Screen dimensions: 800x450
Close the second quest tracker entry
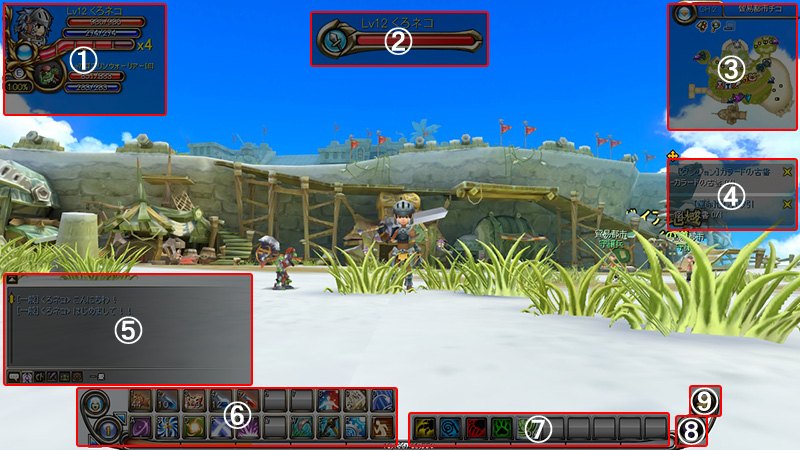786,204
